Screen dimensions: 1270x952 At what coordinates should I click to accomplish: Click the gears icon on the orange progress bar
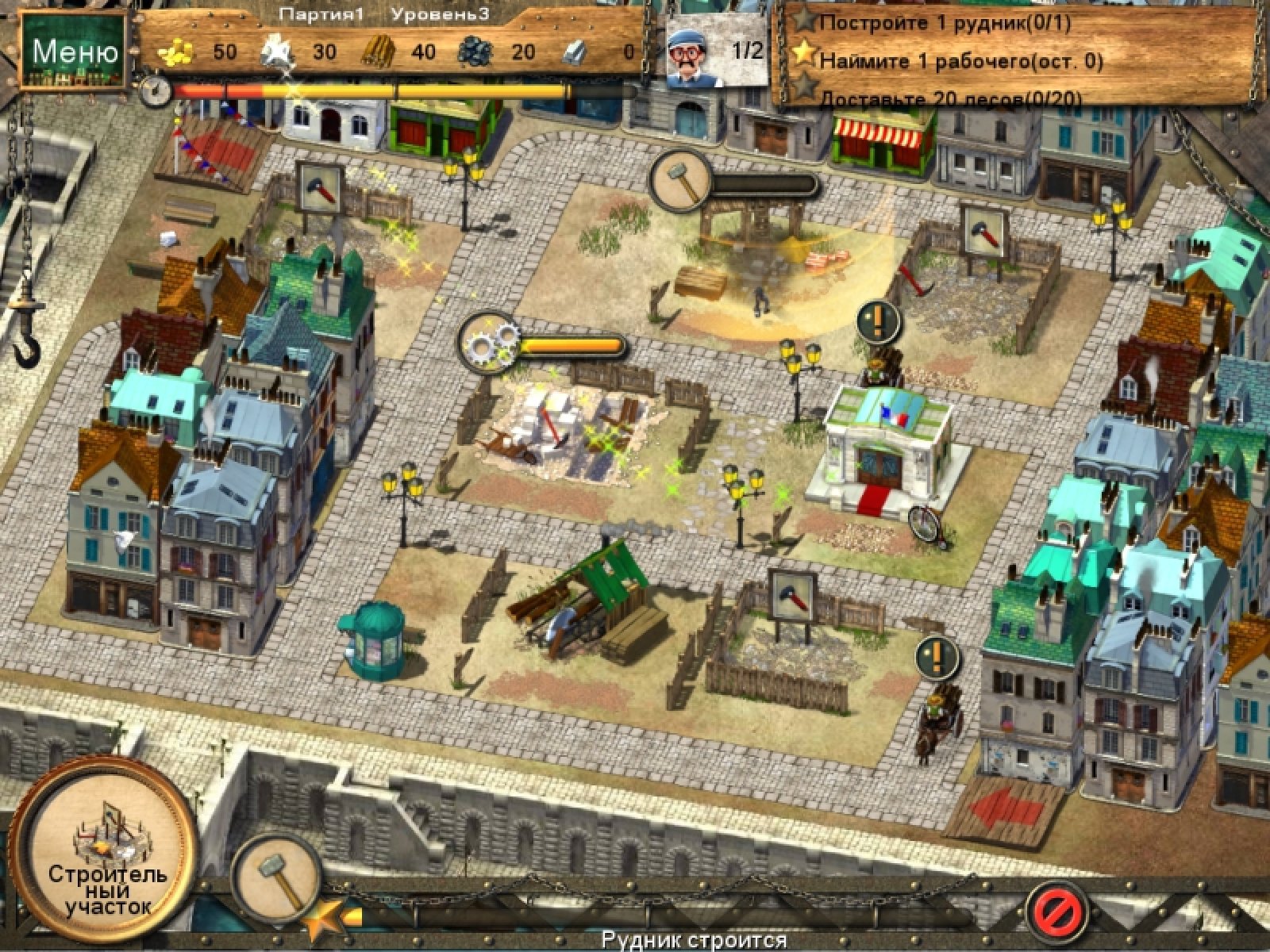pyautogui.click(x=490, y=343)
